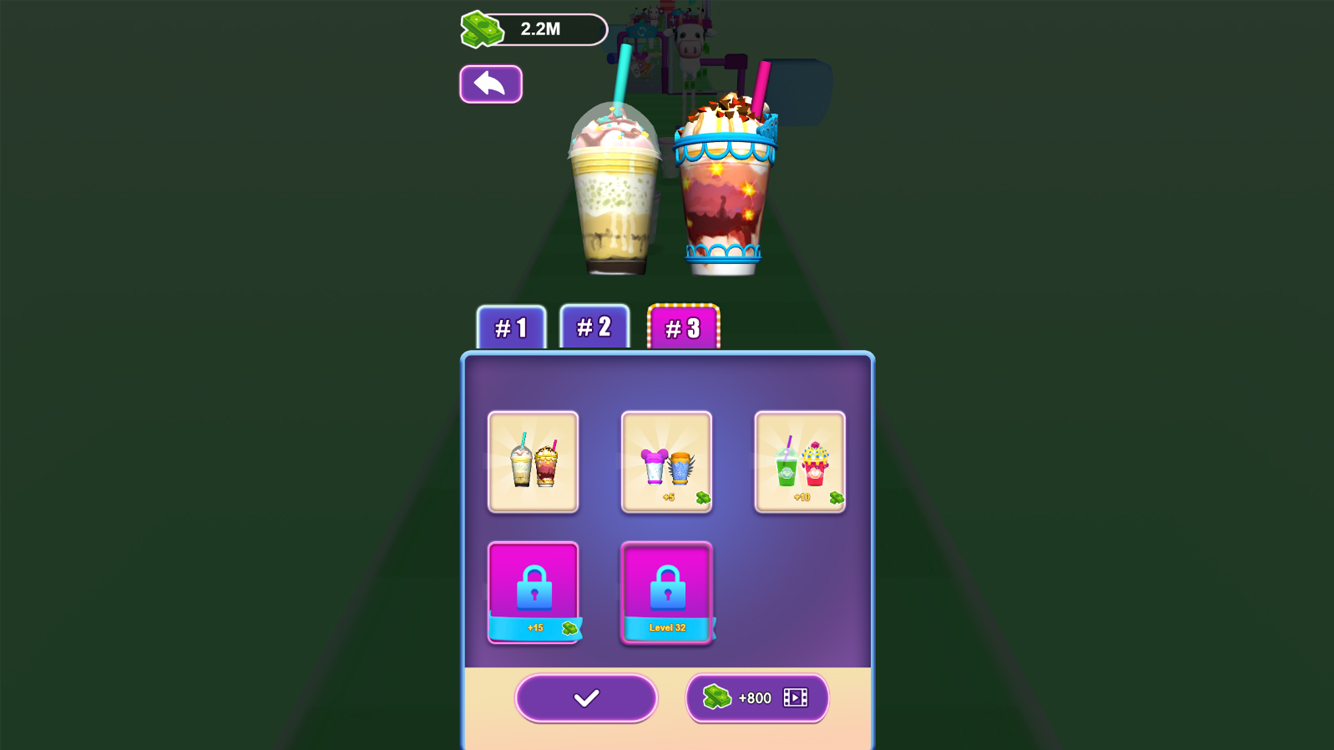Open the #3 tab
Image resolution: width=1334 pixels, height=750 pixels.
[x=685, y=326]
